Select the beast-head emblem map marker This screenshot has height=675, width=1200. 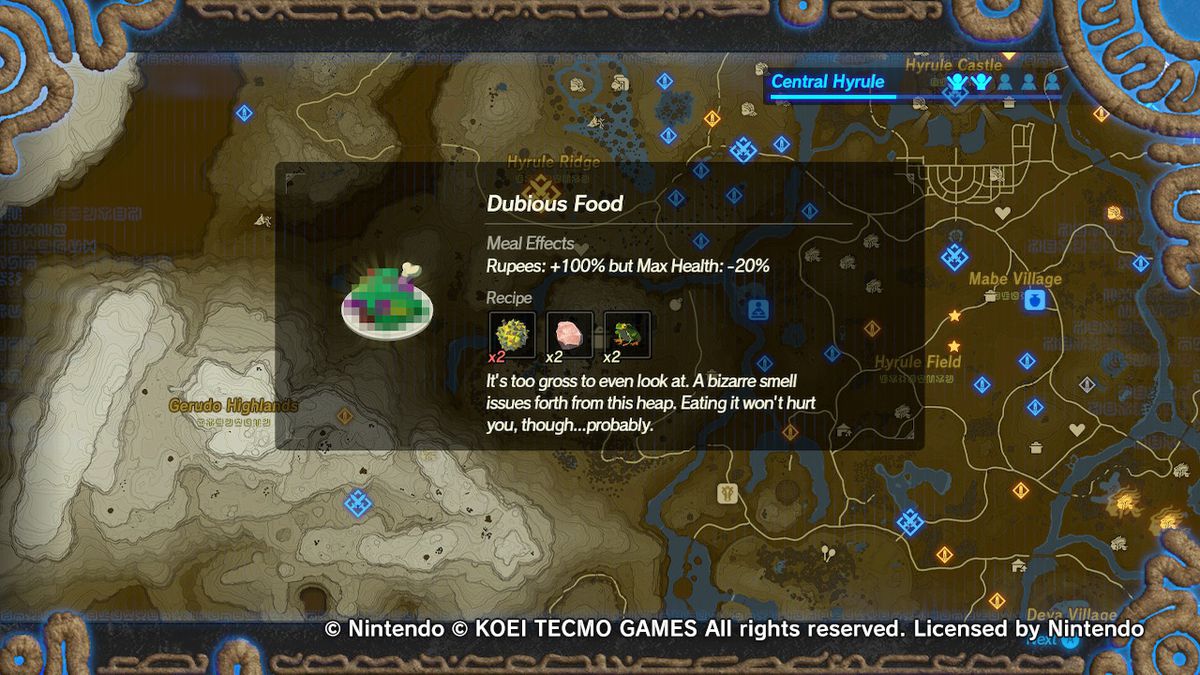(726, 493)
